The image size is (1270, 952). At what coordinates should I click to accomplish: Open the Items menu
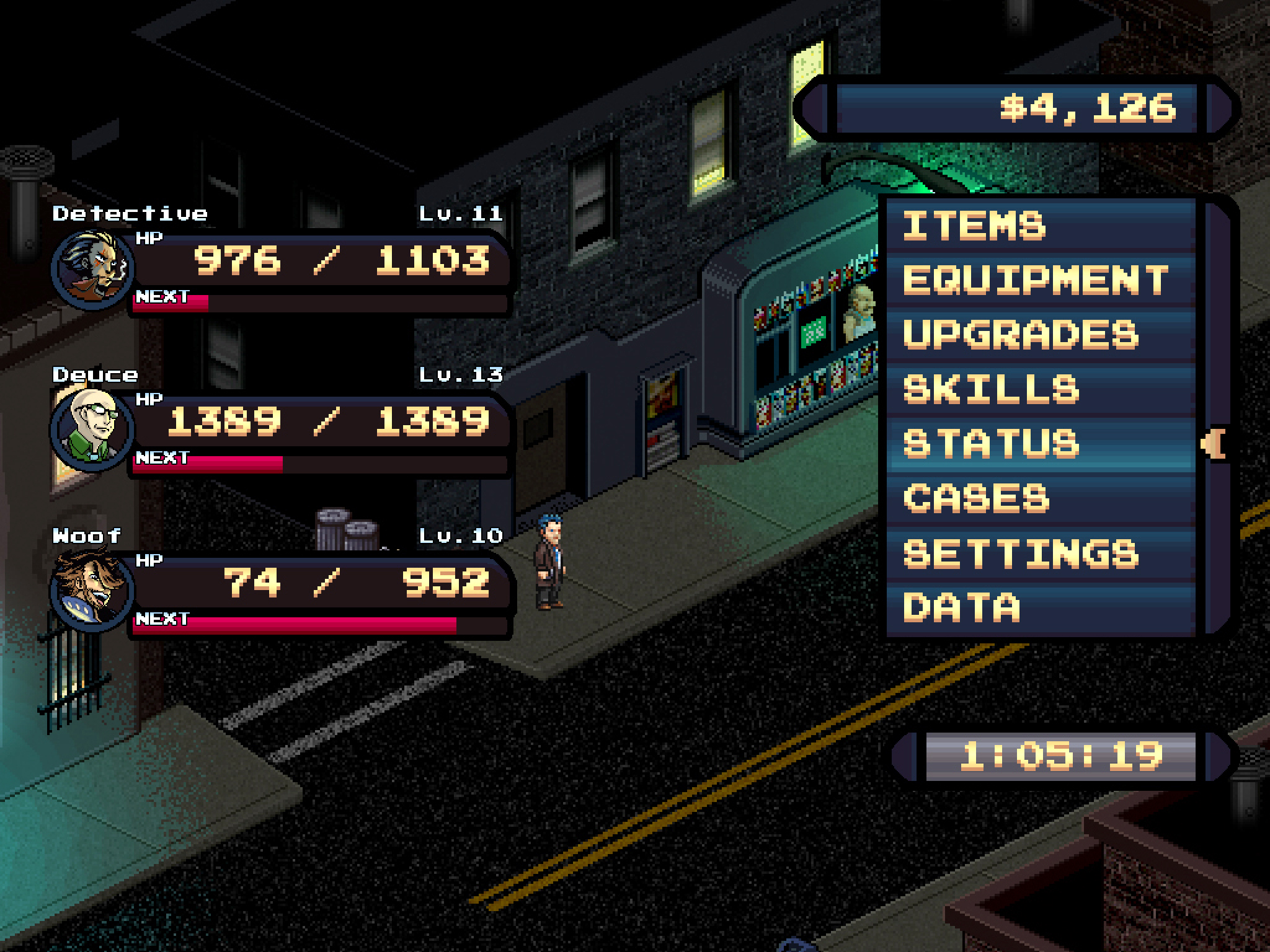pyautogui.click(x=1042, y=224)
